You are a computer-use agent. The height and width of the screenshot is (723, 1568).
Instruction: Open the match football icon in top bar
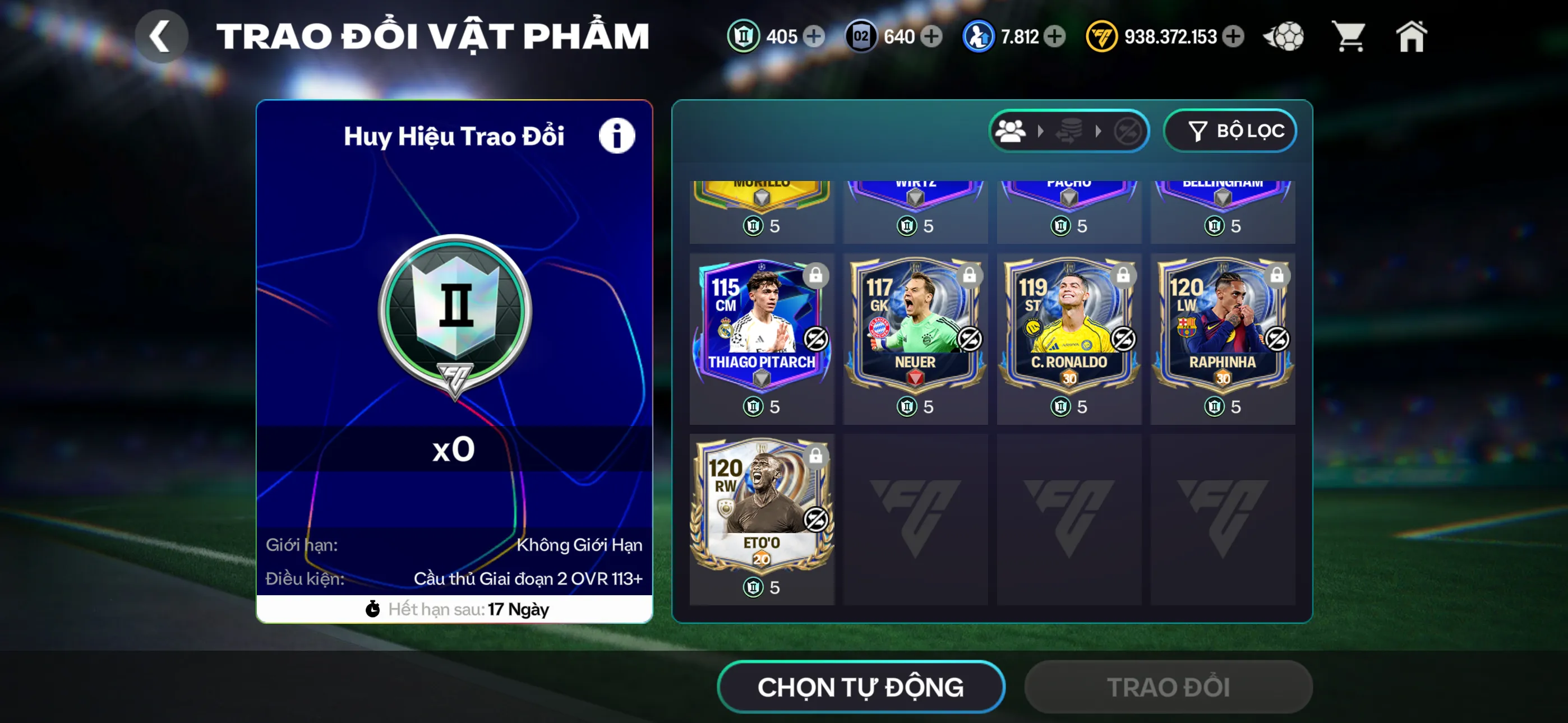click(1284, 36)
